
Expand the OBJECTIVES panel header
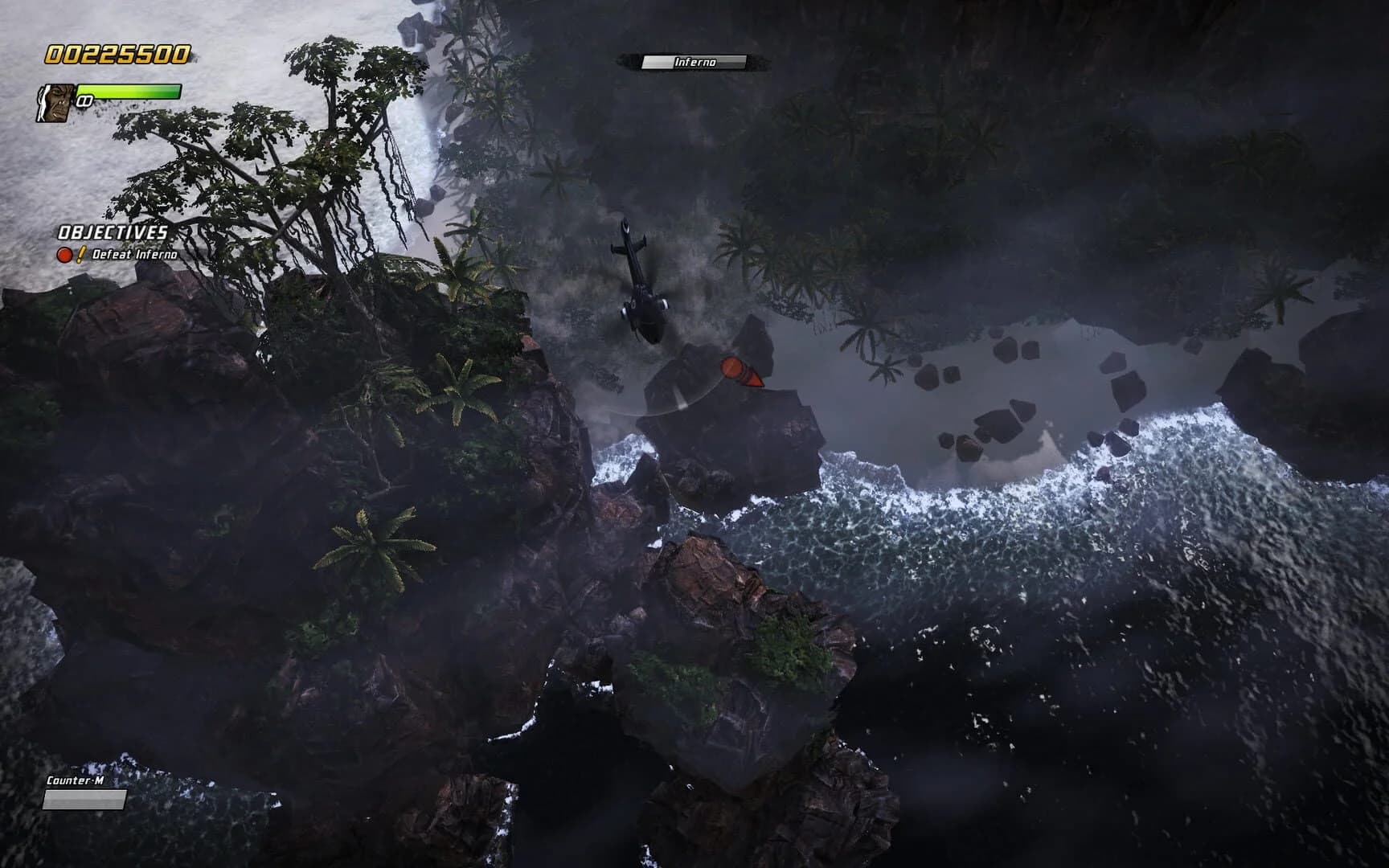pyautogui.click(x=111, y=231)
